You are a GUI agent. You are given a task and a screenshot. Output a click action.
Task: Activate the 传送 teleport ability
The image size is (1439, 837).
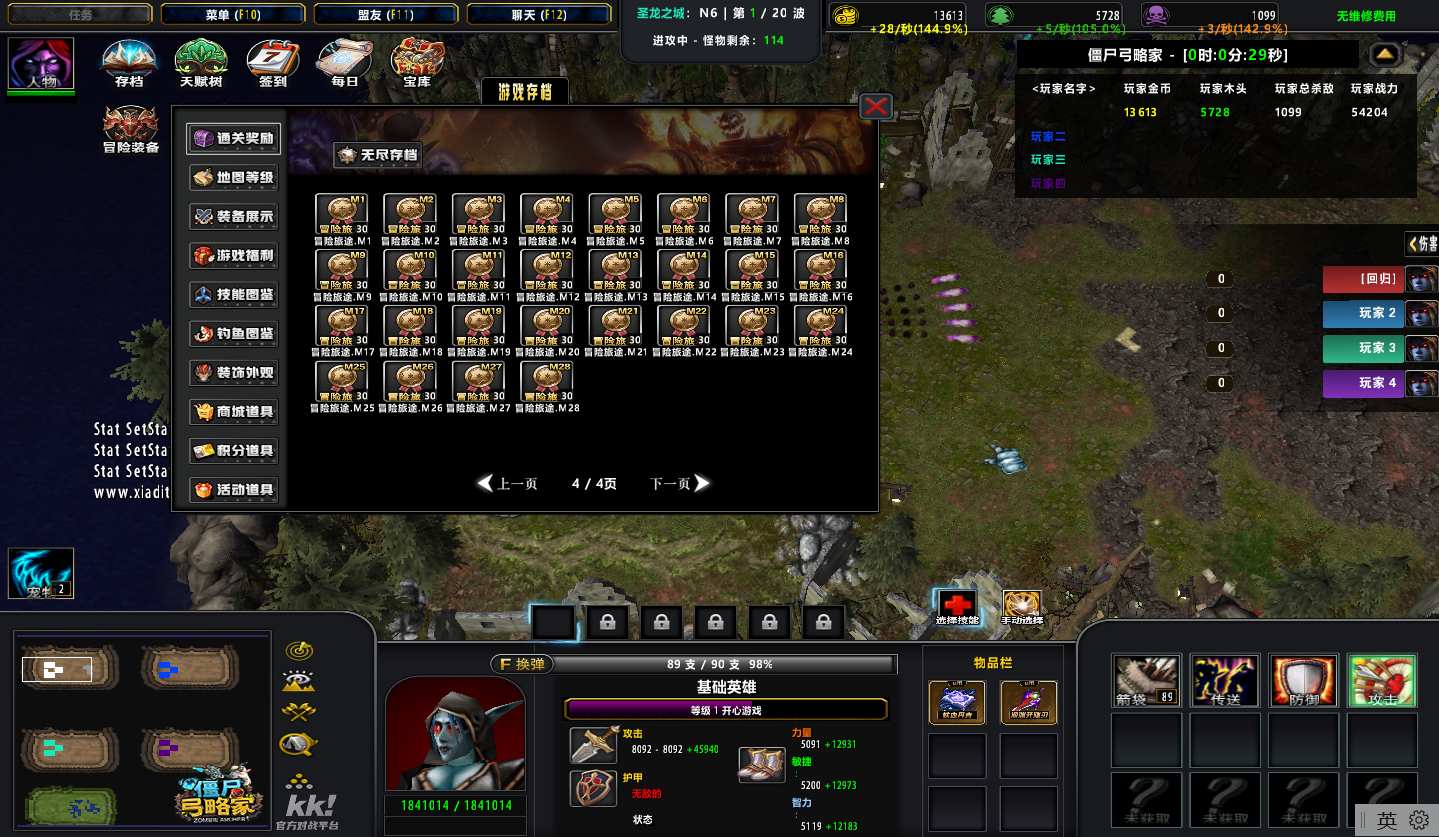click(1225, 680)
